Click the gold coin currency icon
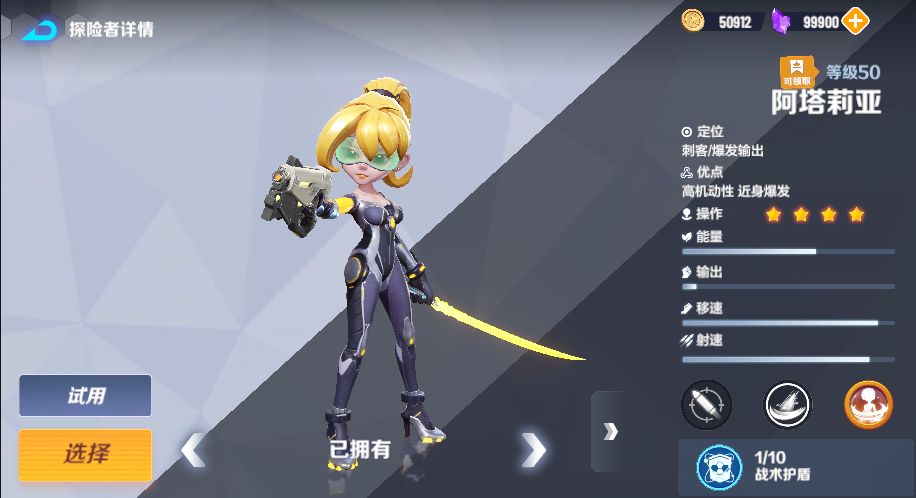The height and width of the screenshot is (498, 916). [x=693, y=20]
